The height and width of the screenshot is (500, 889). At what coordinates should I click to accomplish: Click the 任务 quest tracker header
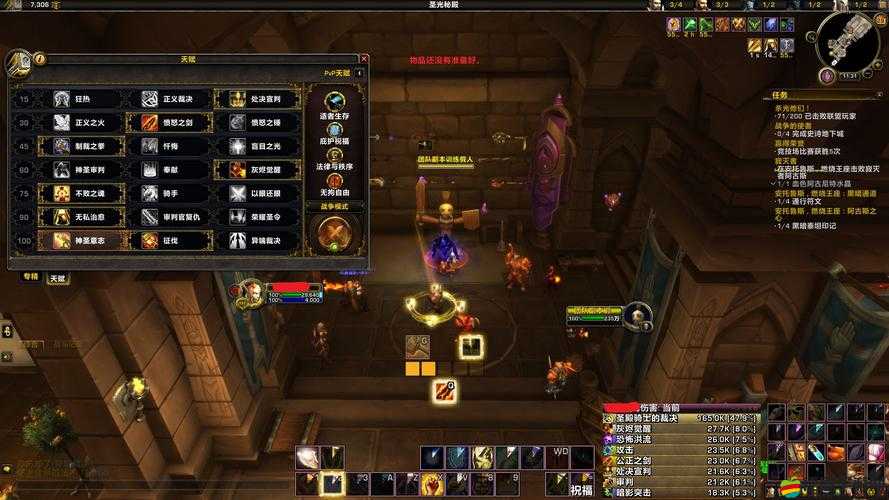tap(781, 96)
